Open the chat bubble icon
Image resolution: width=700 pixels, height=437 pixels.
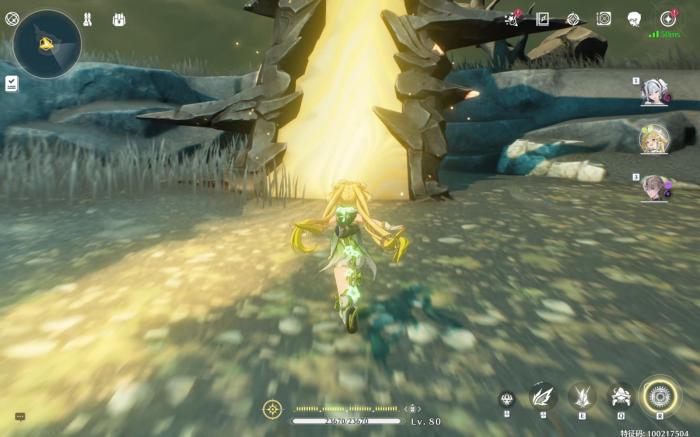tap(20, 417)
